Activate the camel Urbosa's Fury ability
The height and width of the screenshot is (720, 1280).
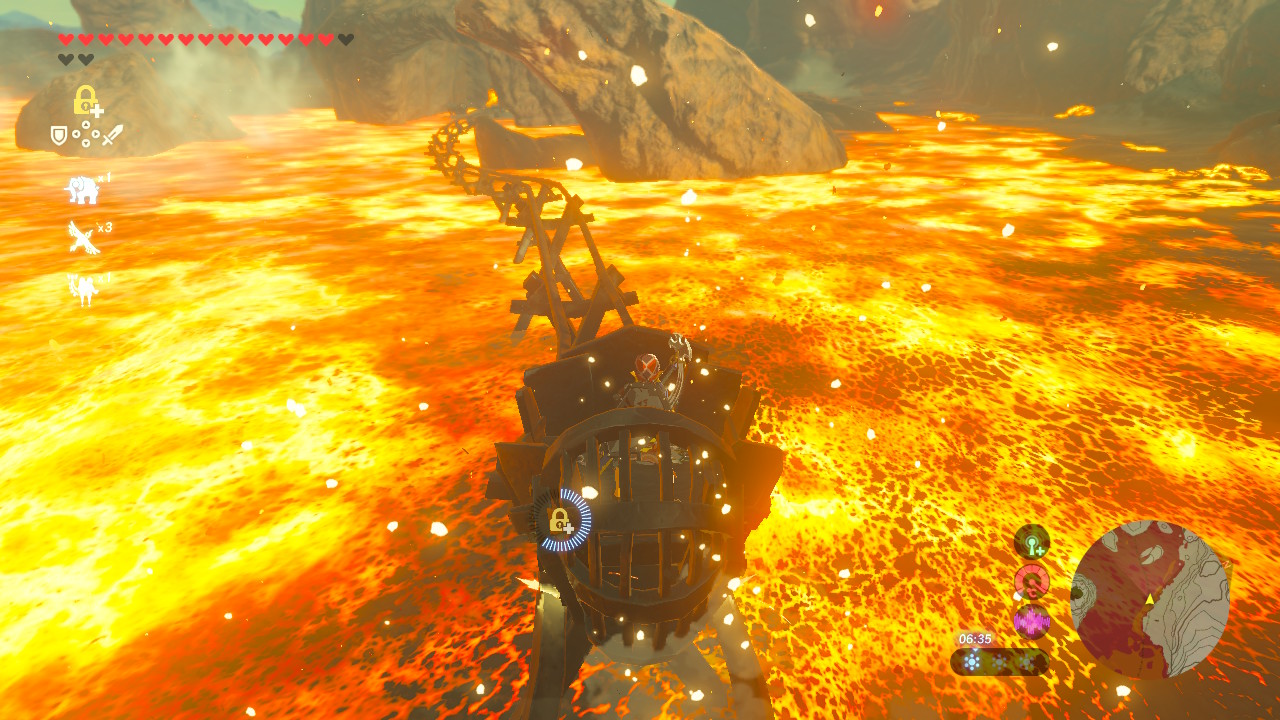(81, 288)
